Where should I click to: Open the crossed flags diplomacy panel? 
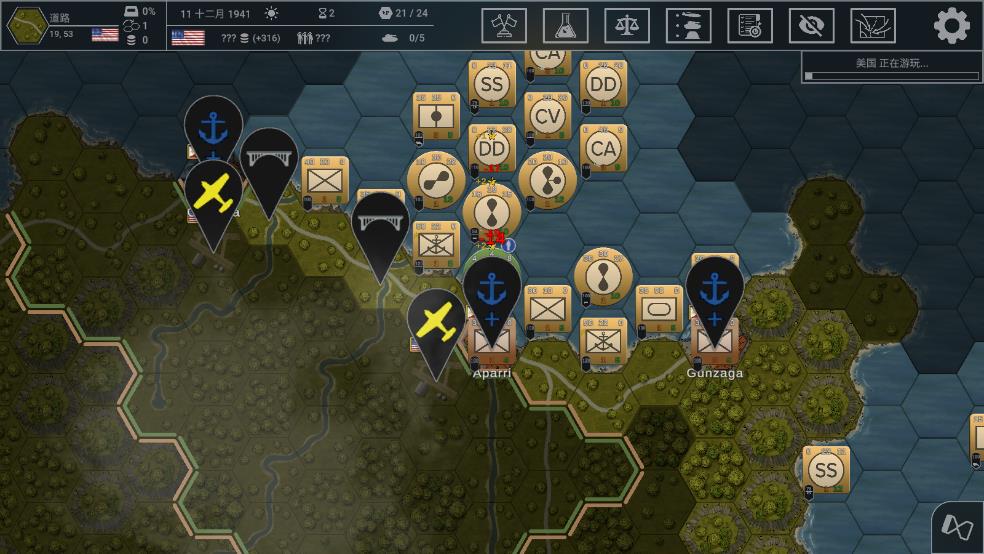click(x=504, y=25)
